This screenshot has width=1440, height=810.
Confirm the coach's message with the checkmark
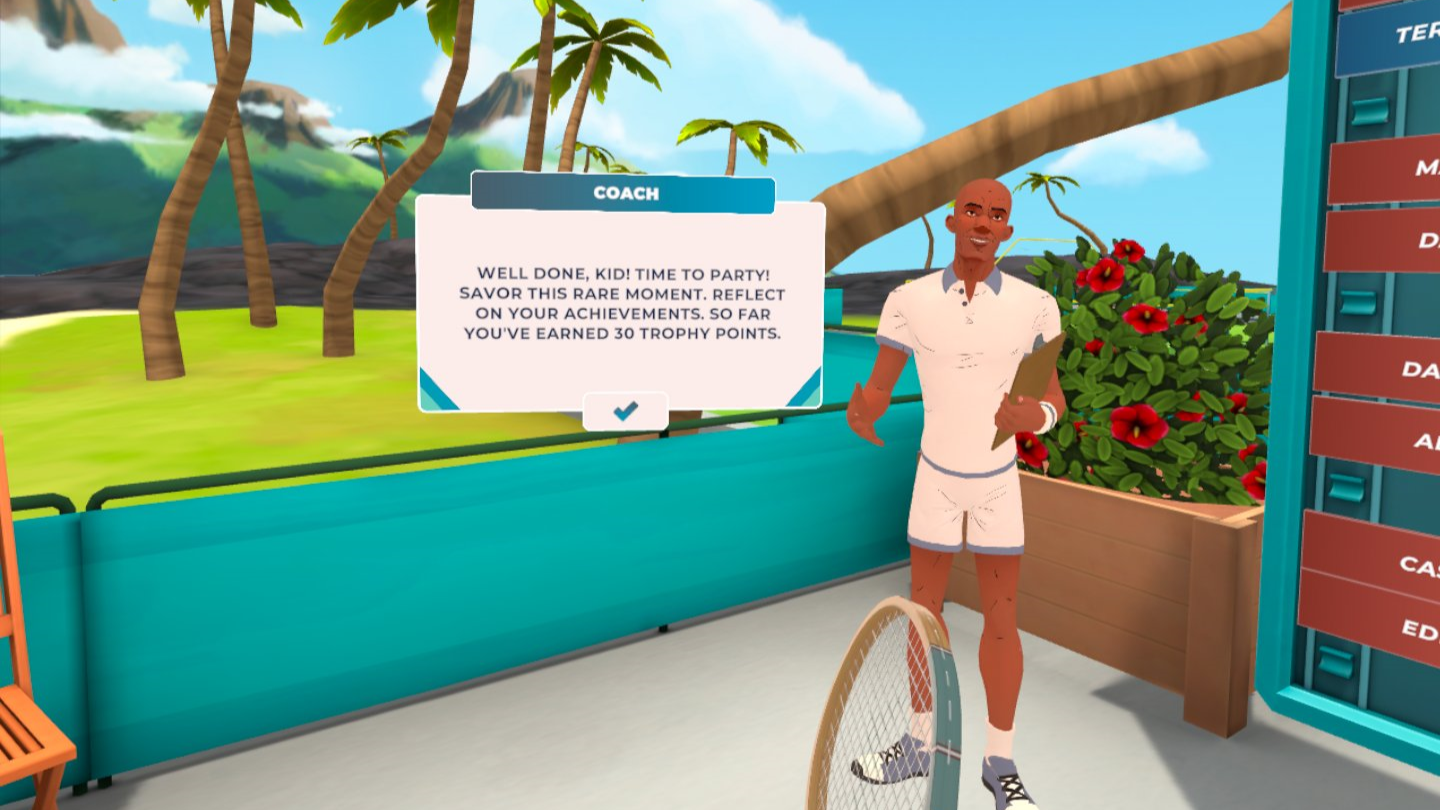click(x=626, y=408)
